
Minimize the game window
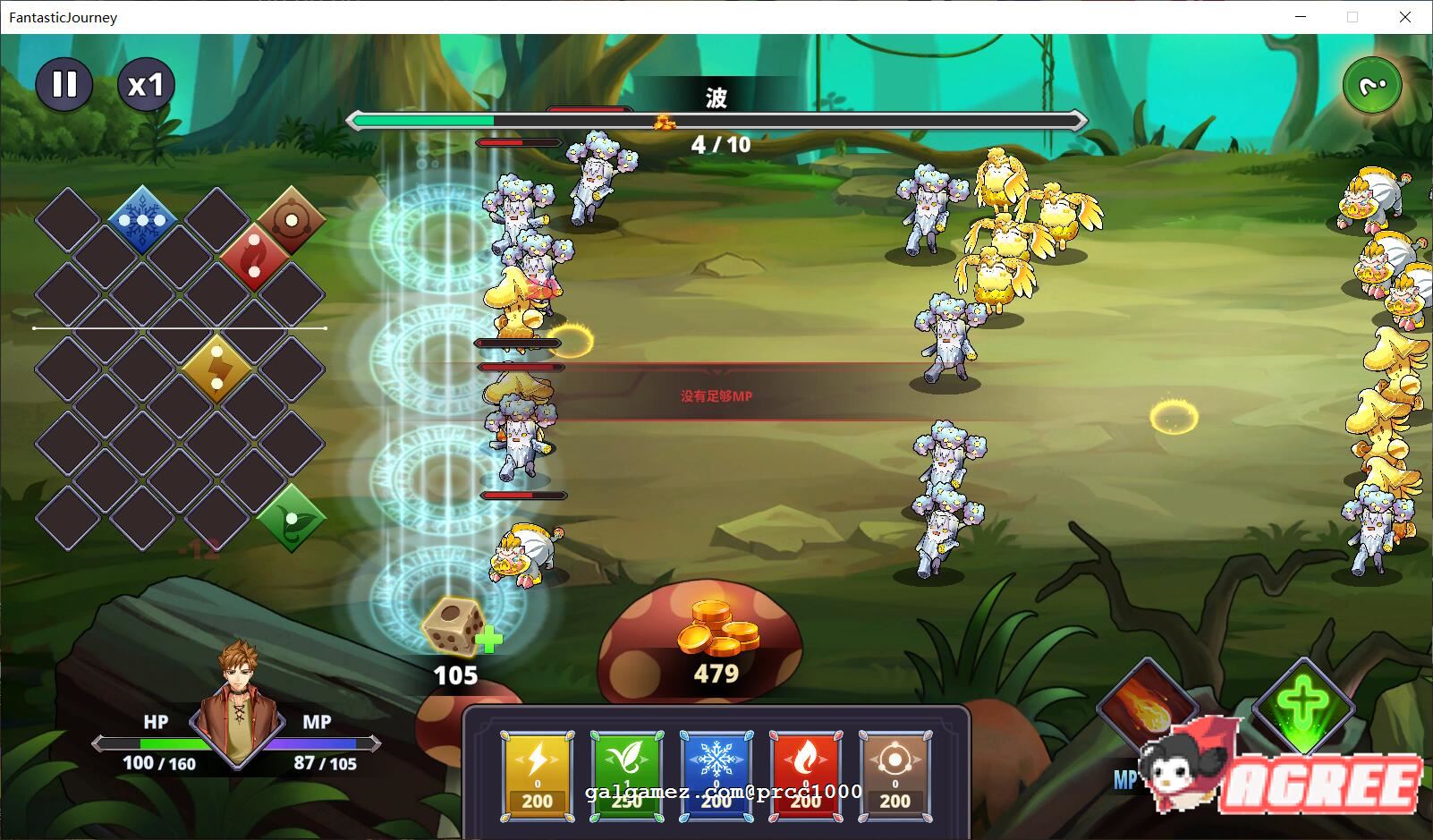[1300, 17]
